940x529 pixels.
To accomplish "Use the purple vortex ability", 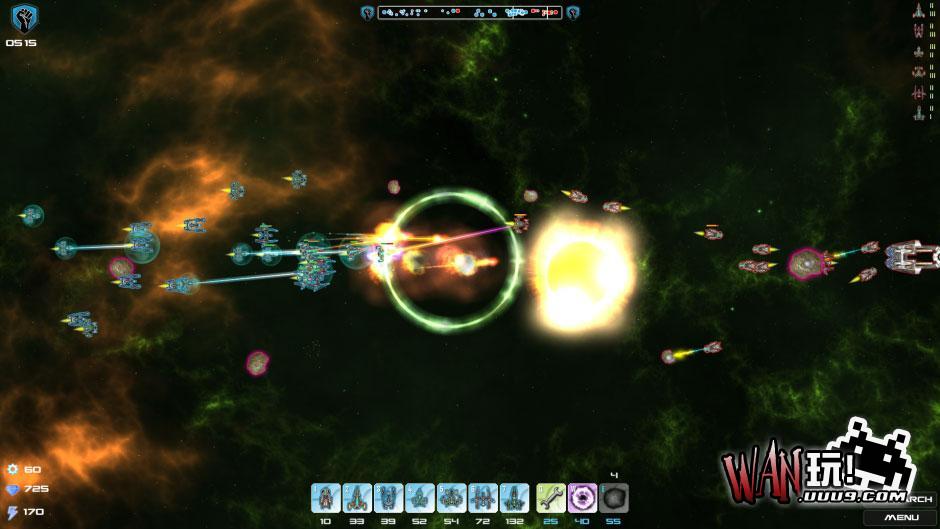I will [x=582, y=497].
